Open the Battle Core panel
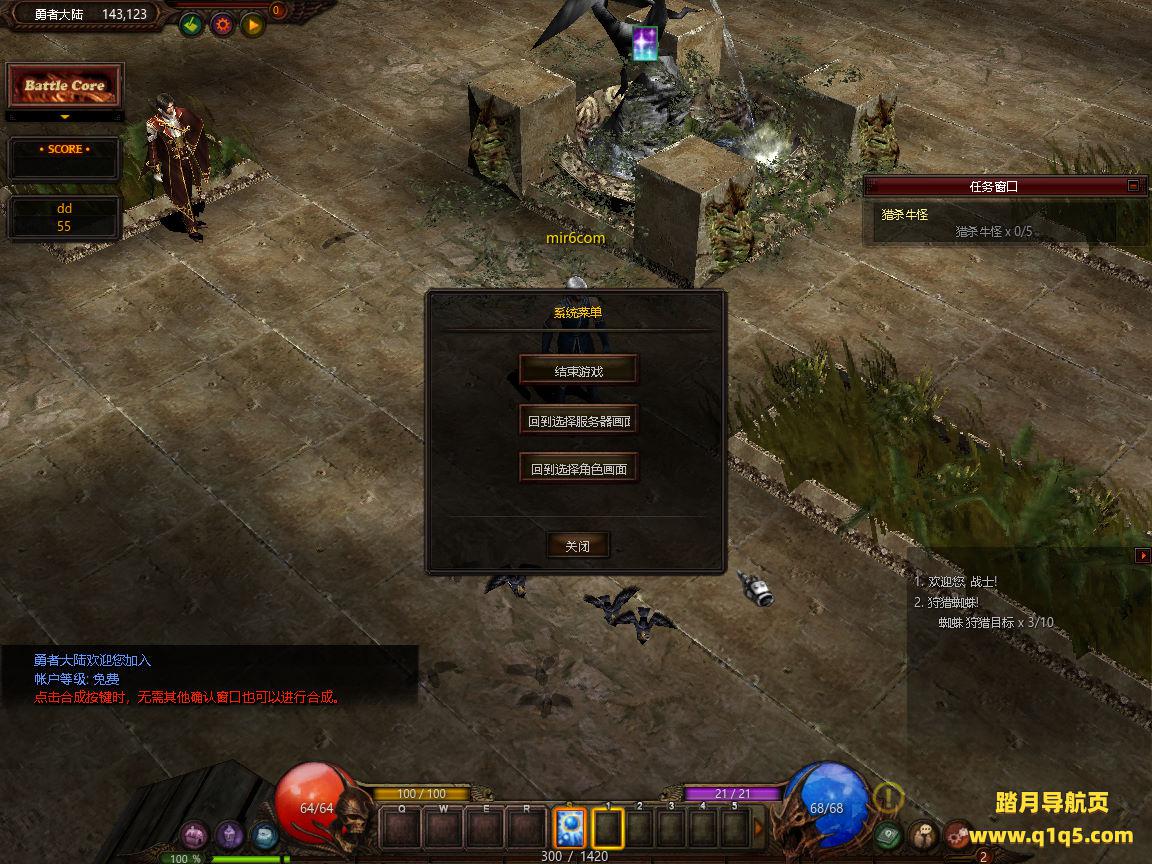This screenshot has width=1152, height=864. click(x=65, y=86)
